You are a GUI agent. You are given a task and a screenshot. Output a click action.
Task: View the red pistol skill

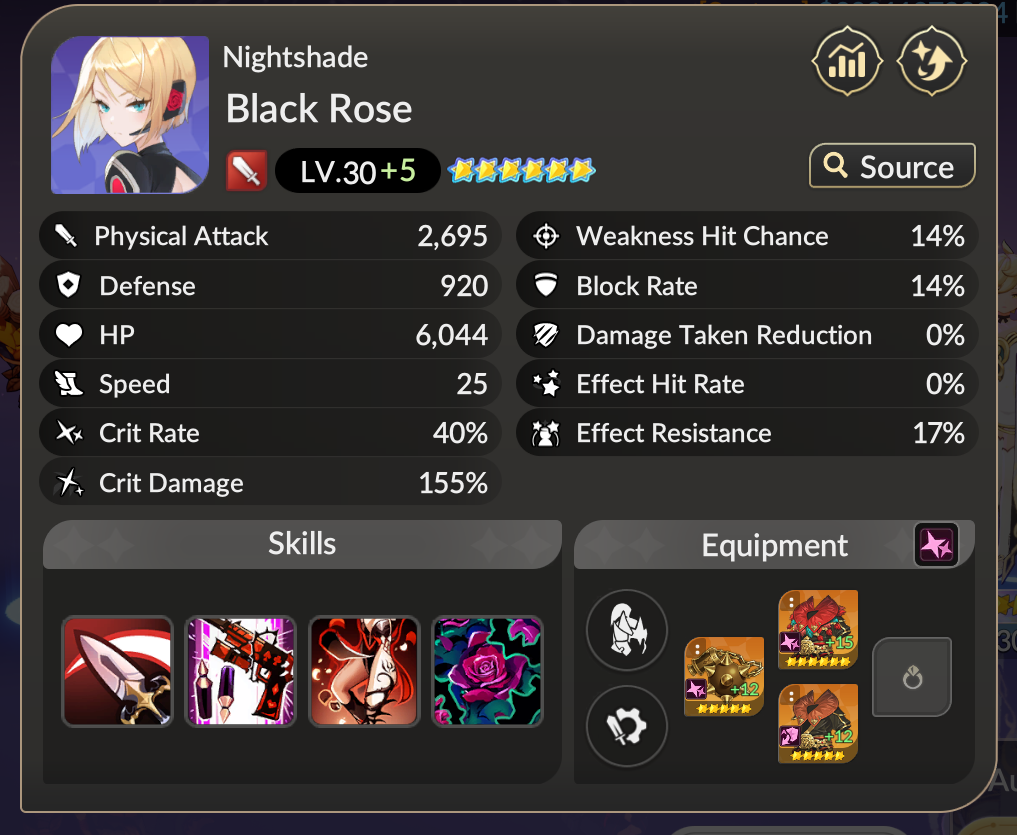click(x=241, y=671)
